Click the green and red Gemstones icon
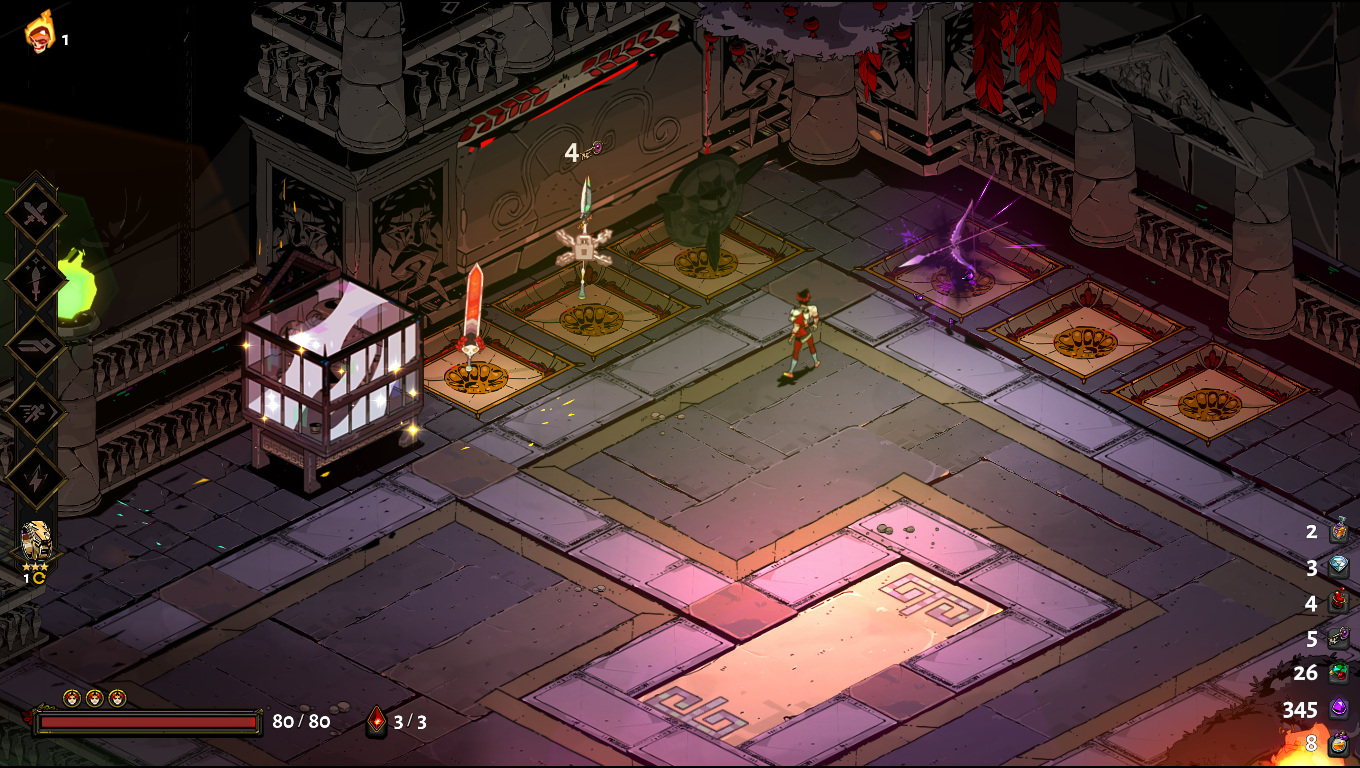 pos(1339,673)
